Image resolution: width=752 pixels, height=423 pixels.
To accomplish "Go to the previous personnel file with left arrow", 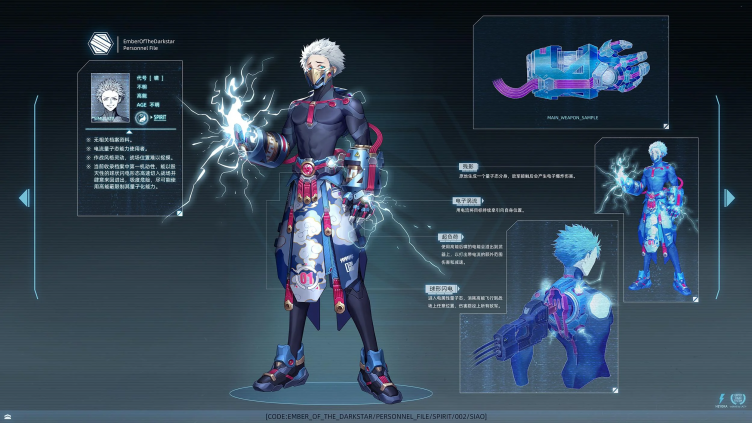I will [23, 198].
